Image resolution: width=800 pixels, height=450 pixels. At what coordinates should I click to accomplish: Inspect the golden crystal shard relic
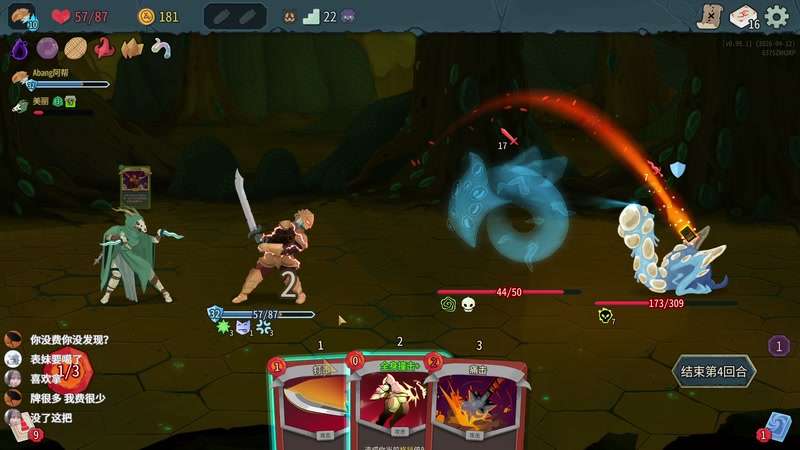131,47
